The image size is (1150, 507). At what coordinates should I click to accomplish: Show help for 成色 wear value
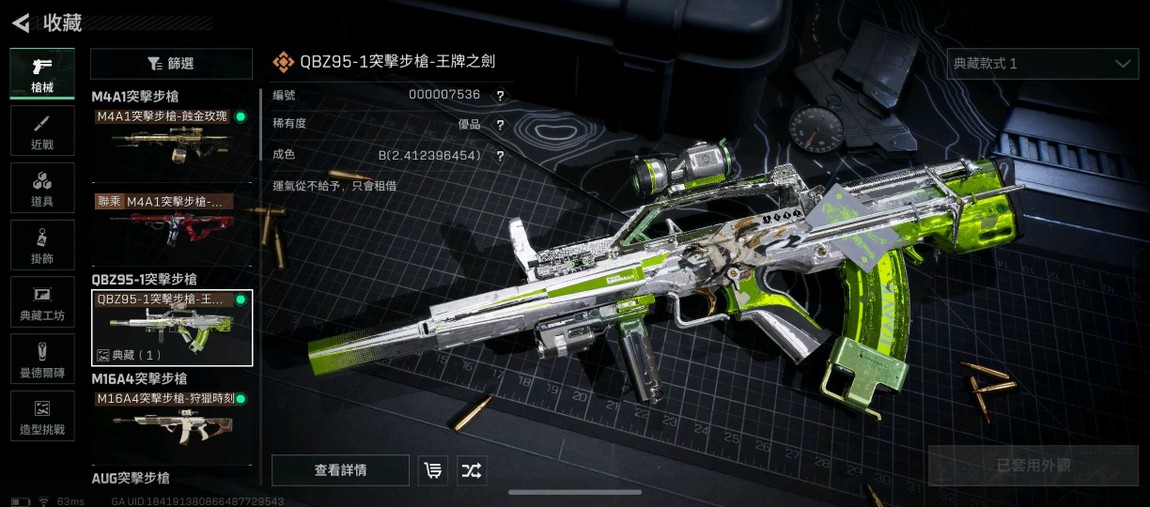point(500,156)
